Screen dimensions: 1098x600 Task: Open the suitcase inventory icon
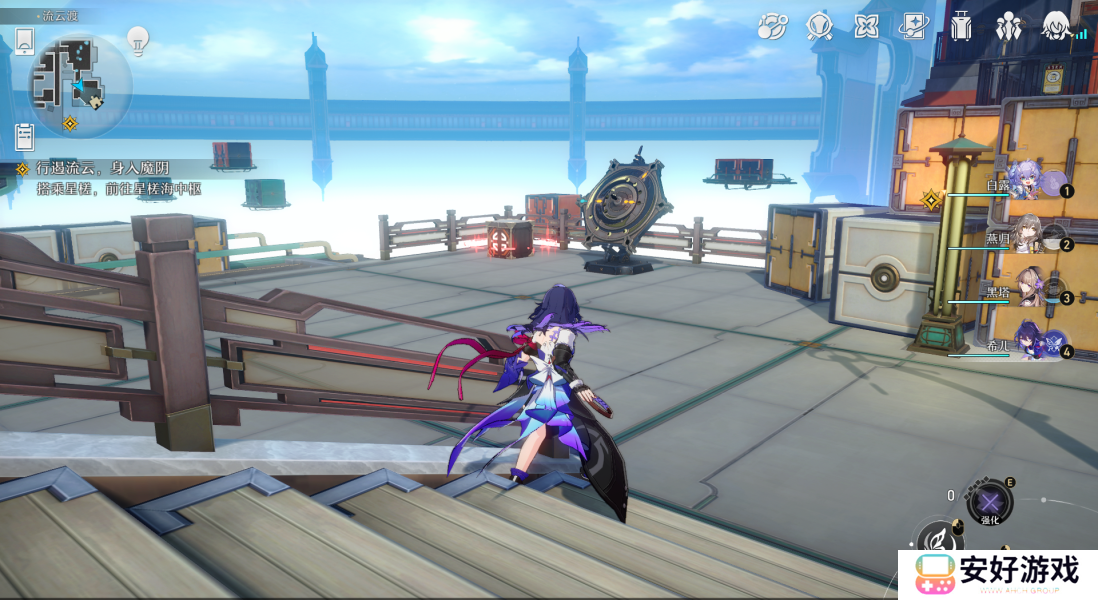(x=961, y=26)
